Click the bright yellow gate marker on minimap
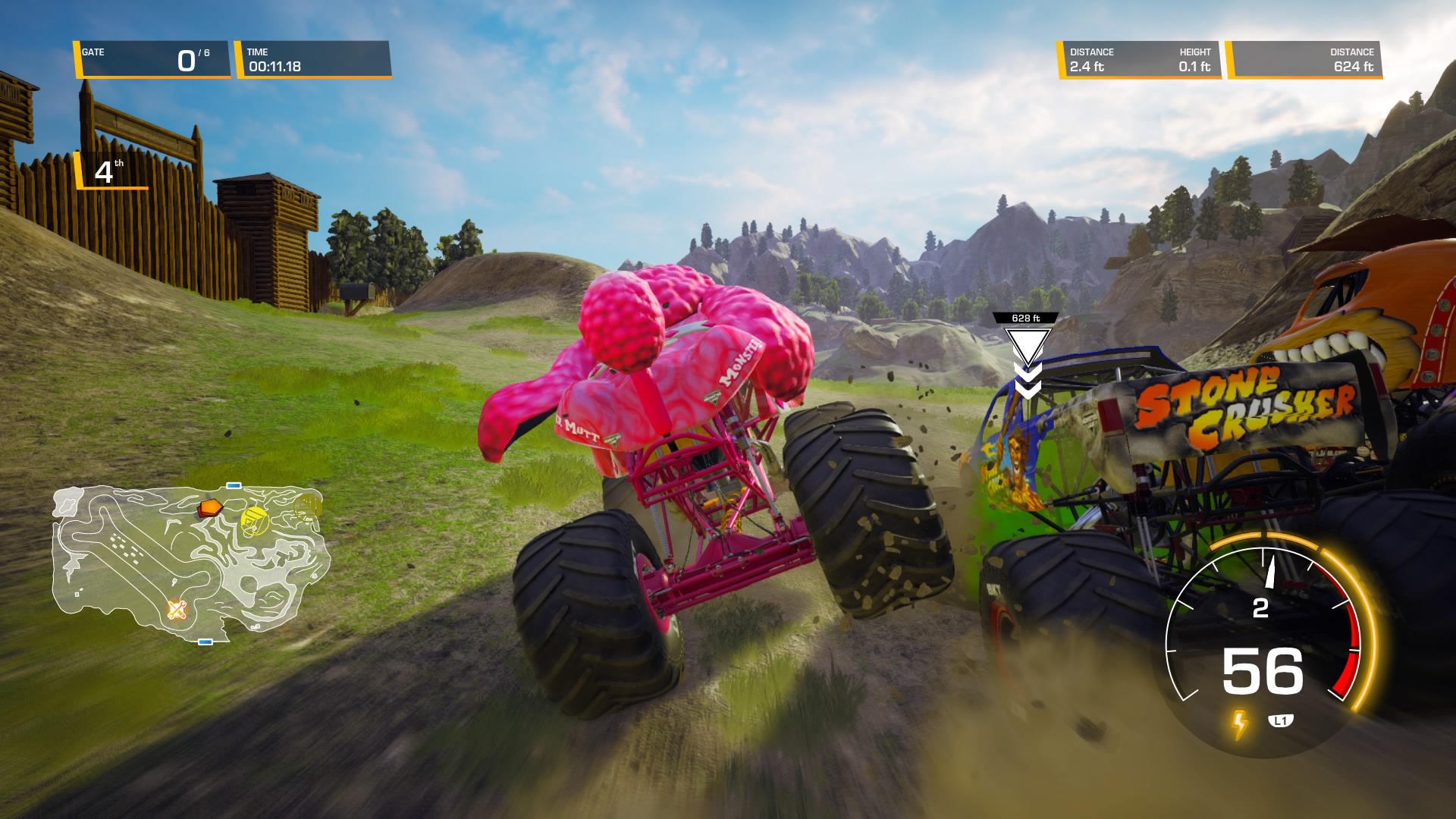 (x=254, y=520)
